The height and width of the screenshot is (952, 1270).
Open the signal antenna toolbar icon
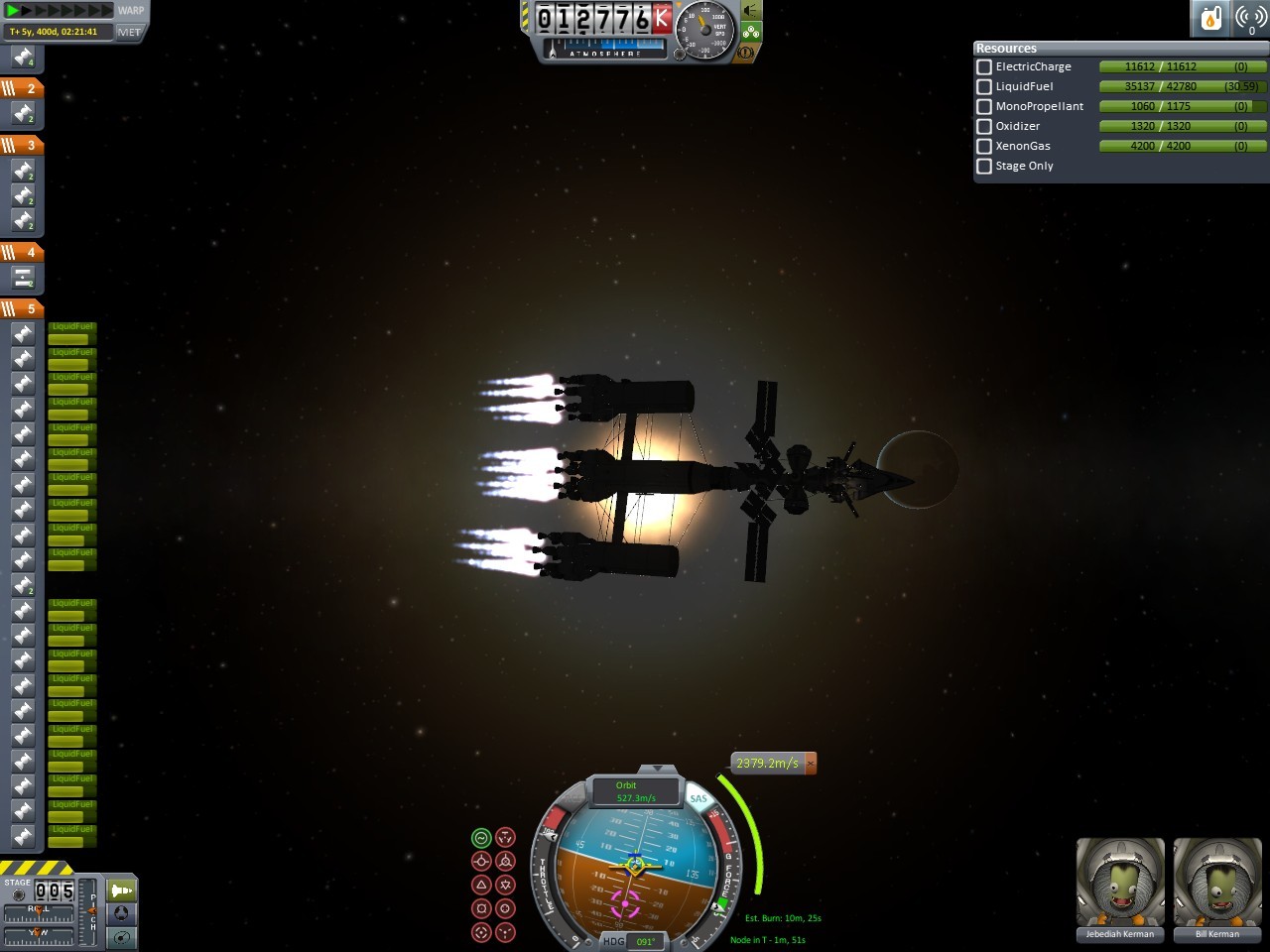pos(1250,18)
